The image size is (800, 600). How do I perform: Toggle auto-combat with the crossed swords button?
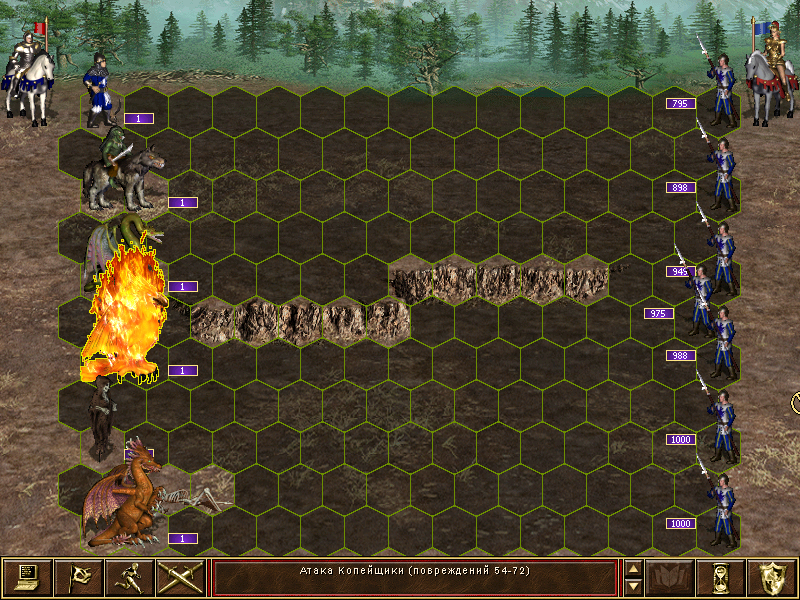pyautogui.click(x=180, y=577)
